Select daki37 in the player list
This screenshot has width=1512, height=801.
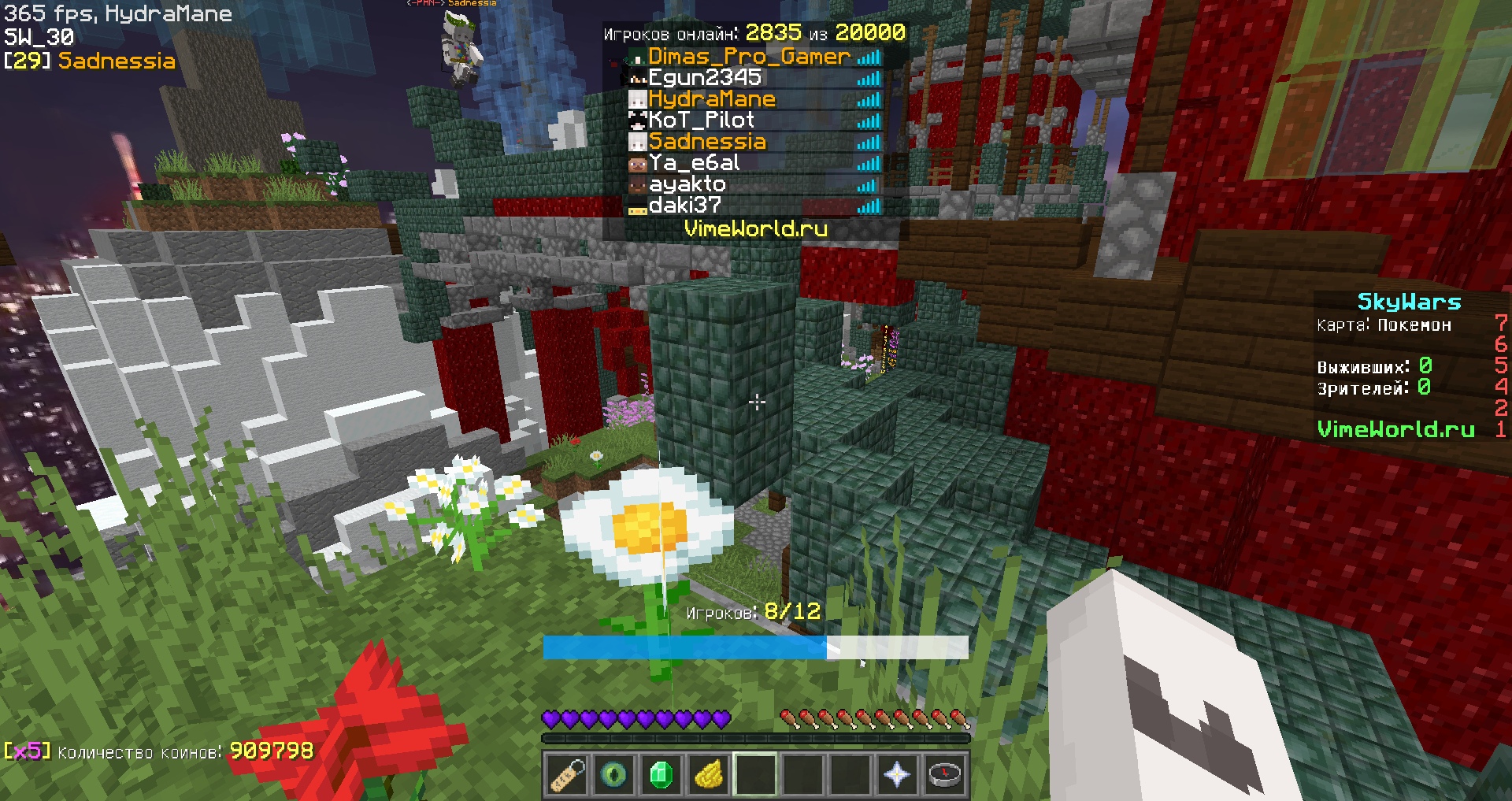pos(684,206)
